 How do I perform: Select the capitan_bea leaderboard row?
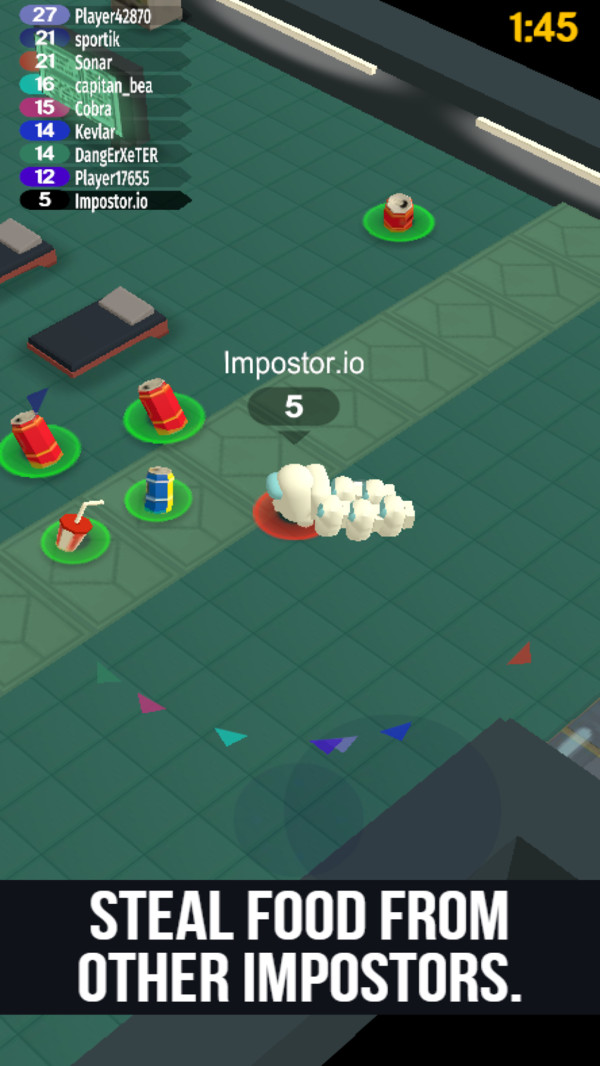tap(104, 85)
